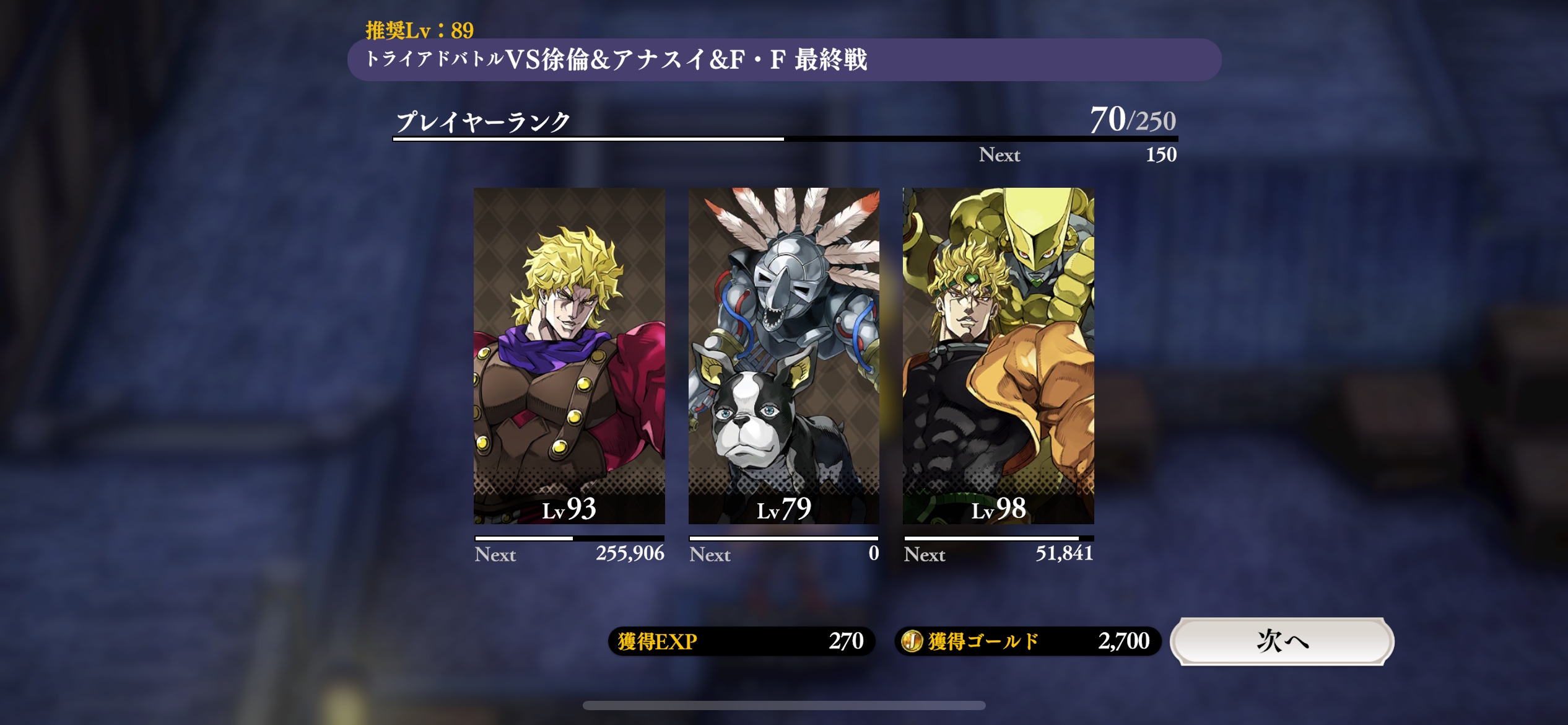Select the Lv98 DIO with The World card
Viewport: 1568px width, 725px height.
pos(998,356)
